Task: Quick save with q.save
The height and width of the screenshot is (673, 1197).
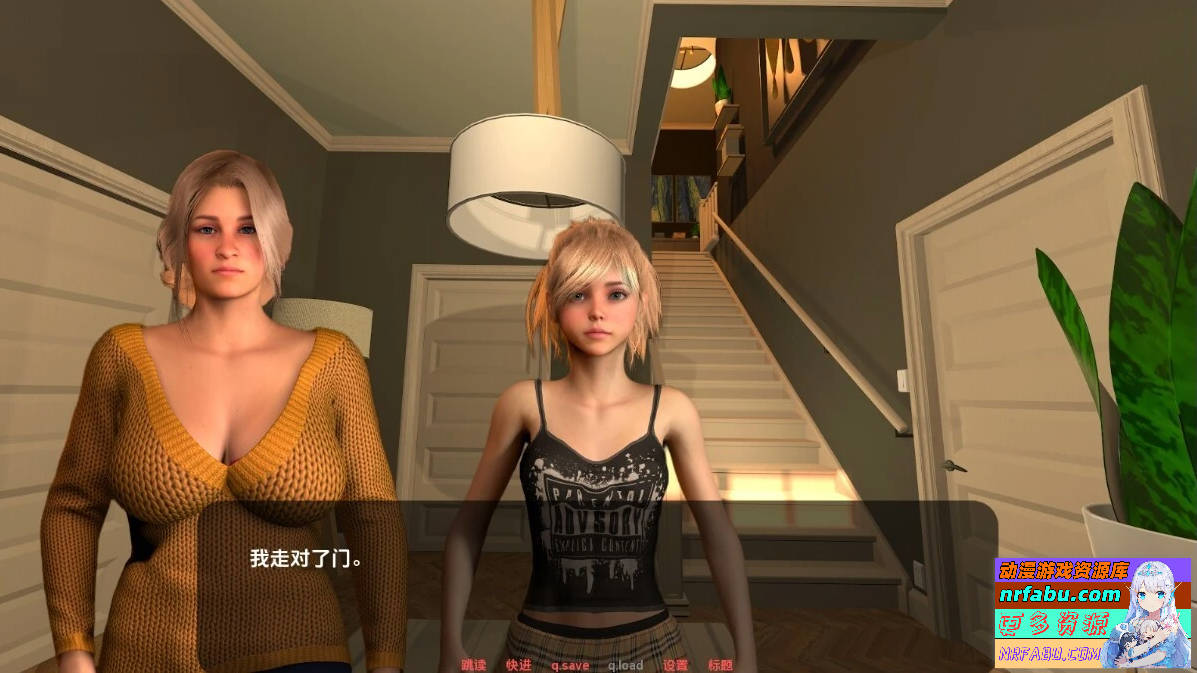Action: [x=570, y=665]
